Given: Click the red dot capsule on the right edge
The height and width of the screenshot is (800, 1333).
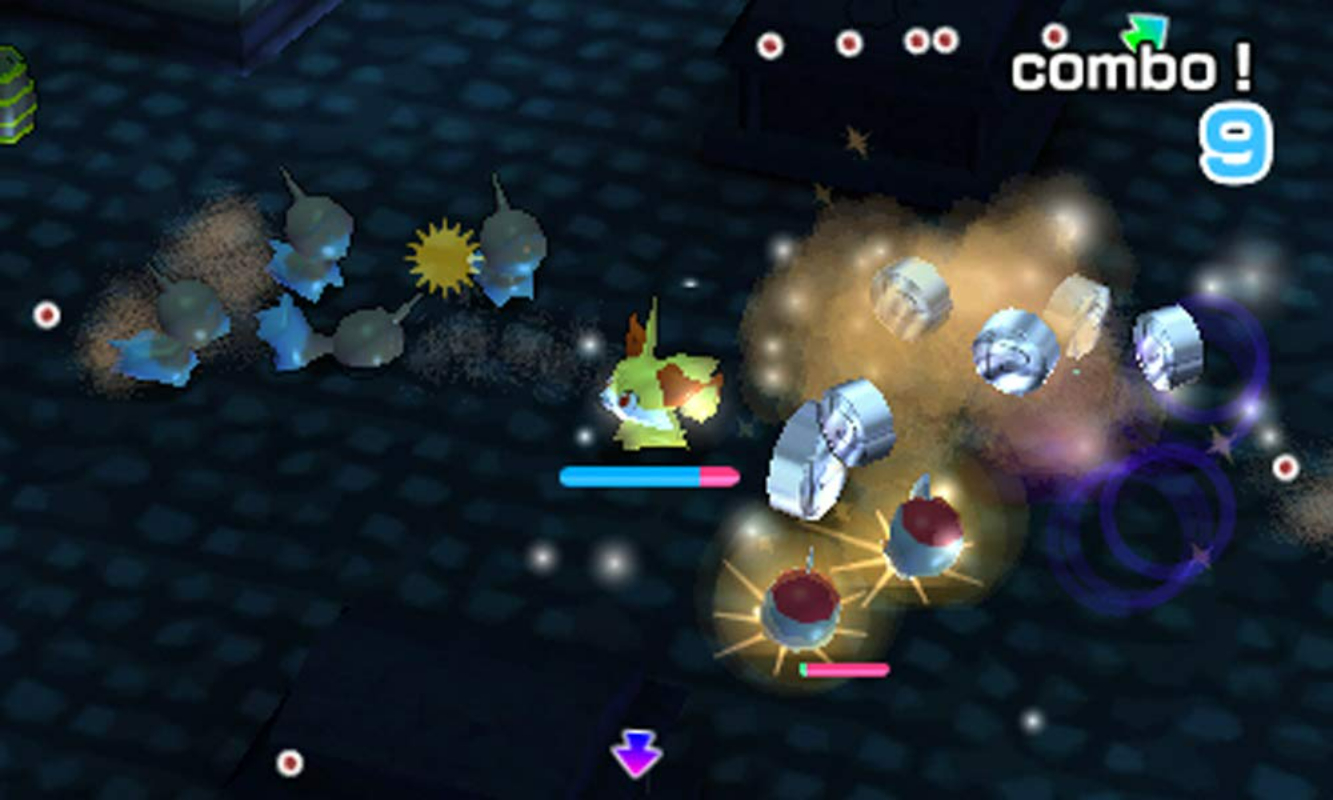Looking at the screenshot, I should (x=1284, y=465).
